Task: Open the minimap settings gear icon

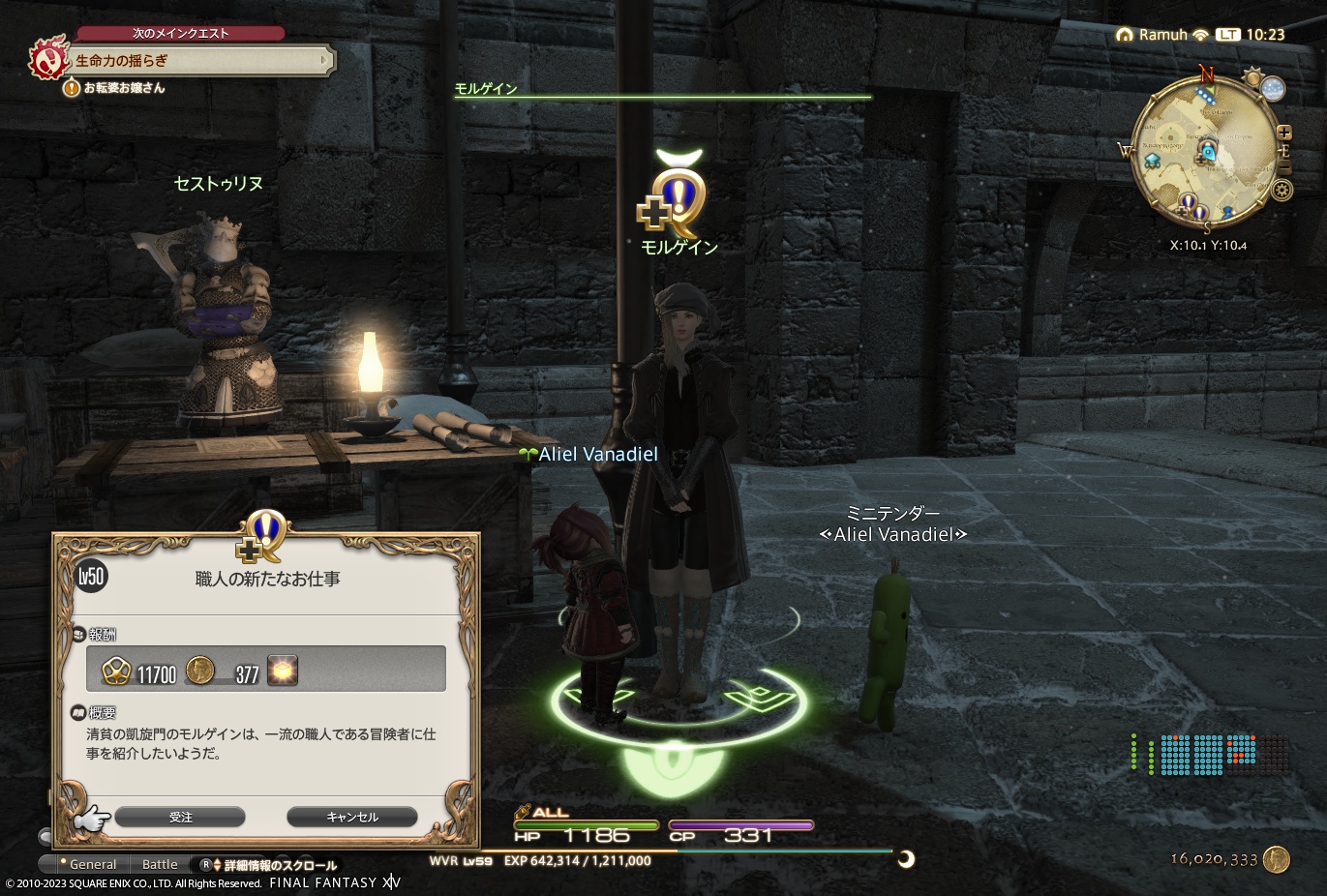Action: click(x=1282, y=190)
